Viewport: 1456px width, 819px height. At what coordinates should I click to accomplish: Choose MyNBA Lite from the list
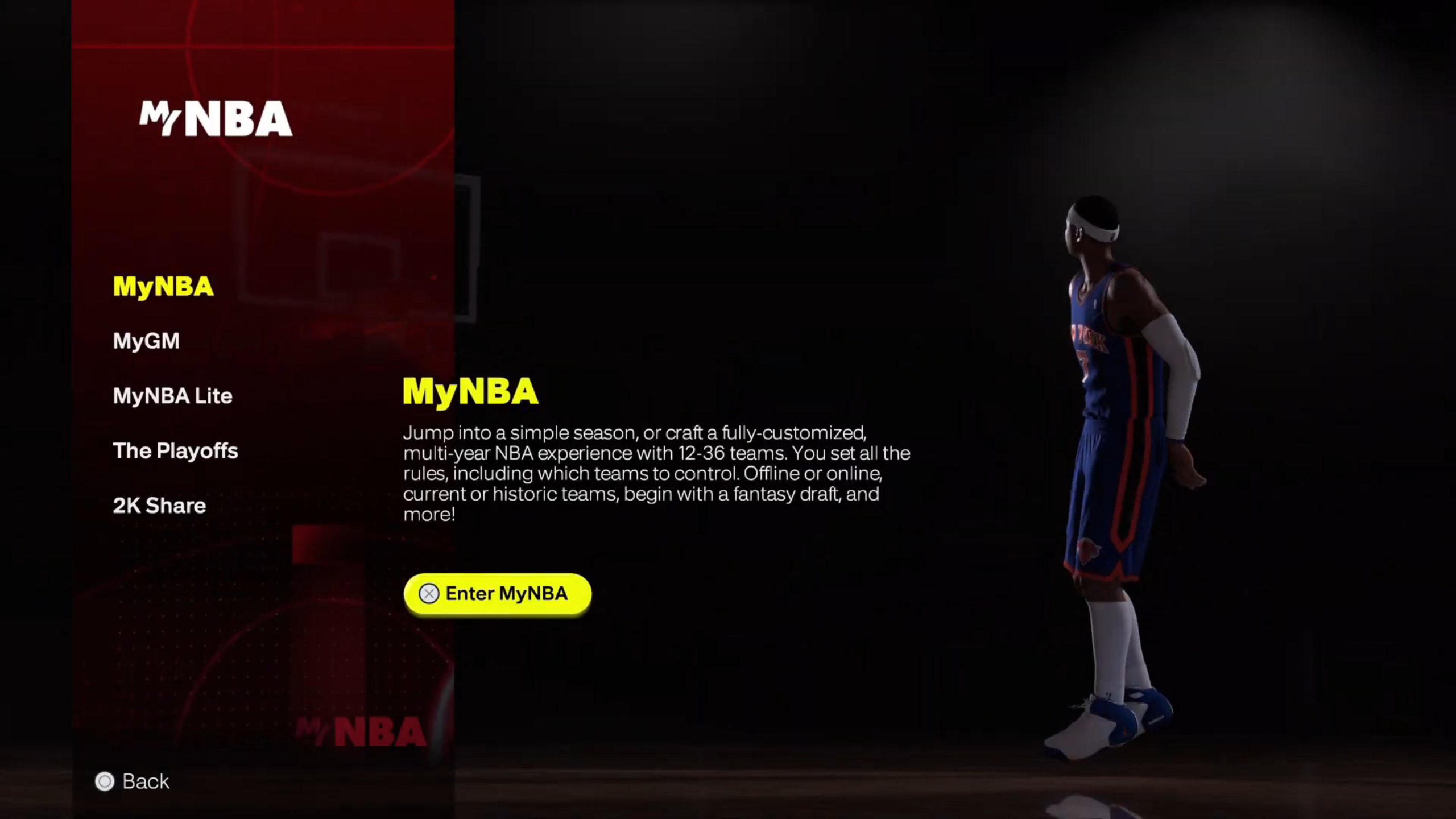pyautogui.click(x=172, y=396)
